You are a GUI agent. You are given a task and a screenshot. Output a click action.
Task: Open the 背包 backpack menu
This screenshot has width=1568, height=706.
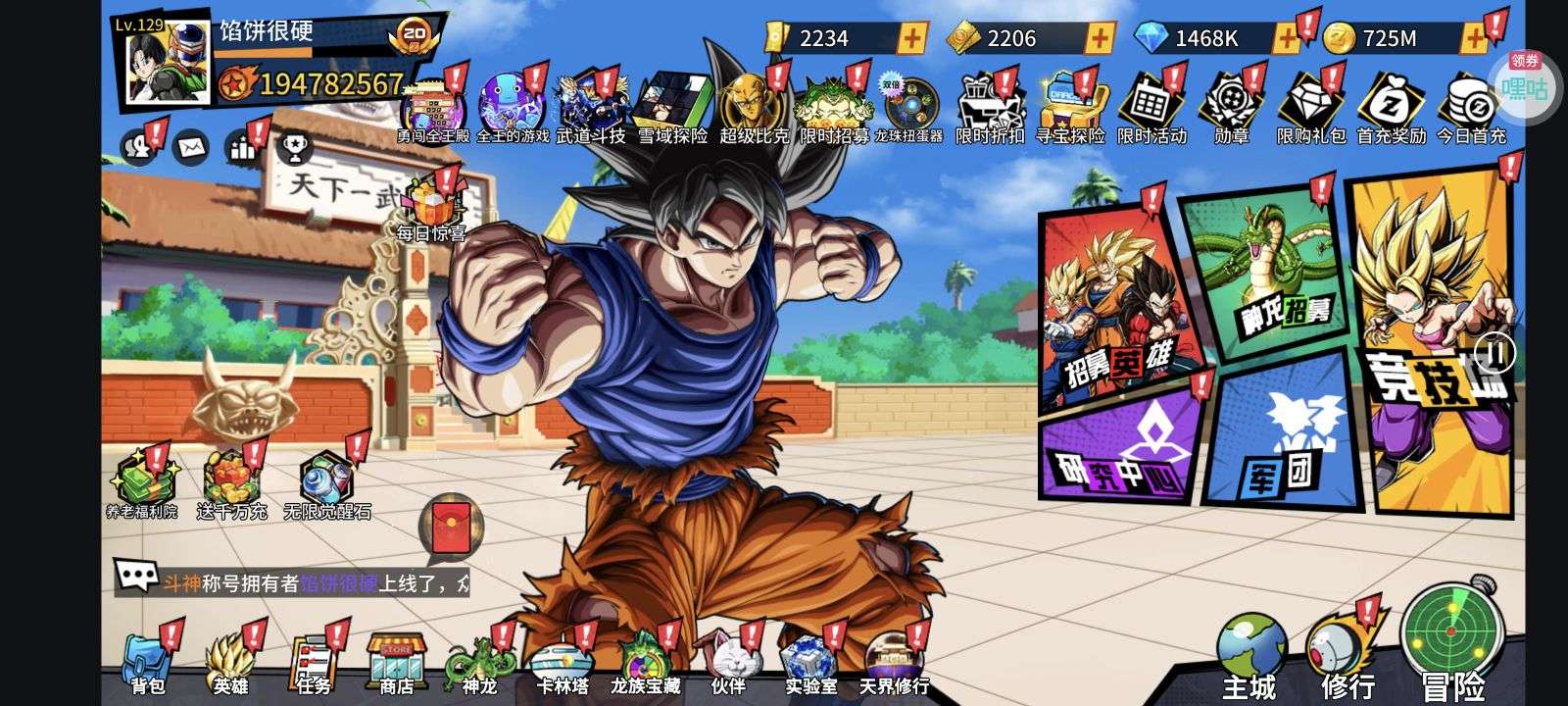[148, 661]
